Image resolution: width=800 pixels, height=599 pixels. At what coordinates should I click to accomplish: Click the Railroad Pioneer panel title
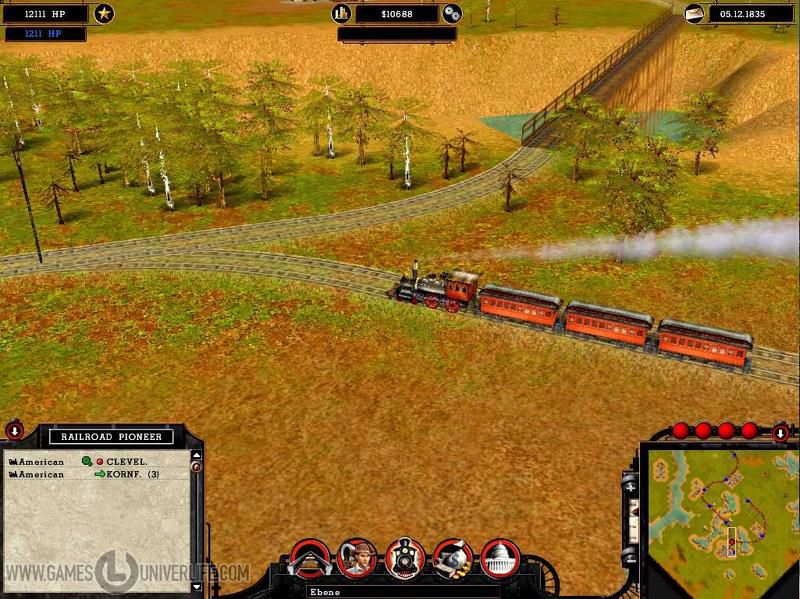click(x=111, y=436)
